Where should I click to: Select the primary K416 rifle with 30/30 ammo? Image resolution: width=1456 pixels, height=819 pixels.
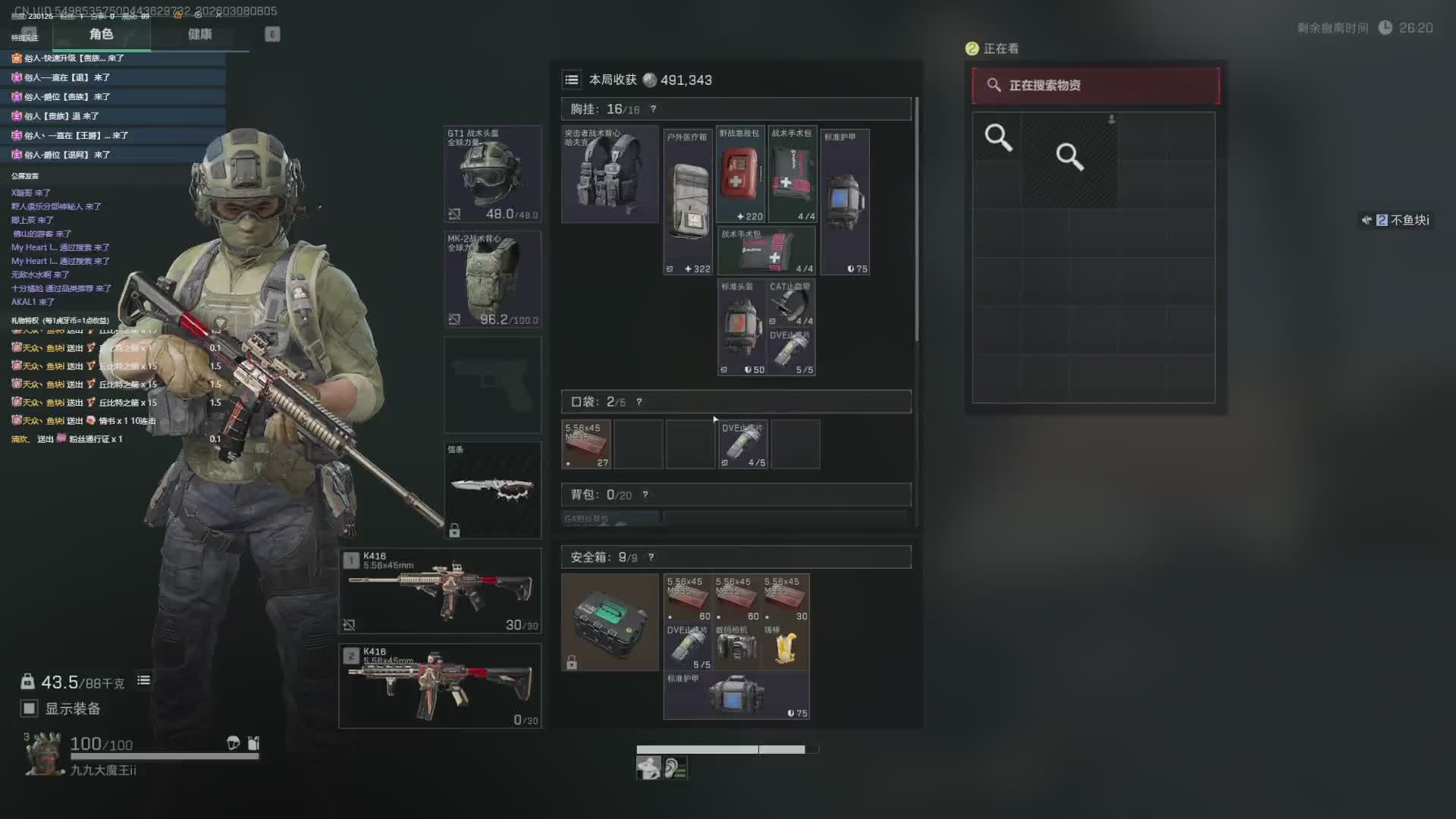coord(440,591)
